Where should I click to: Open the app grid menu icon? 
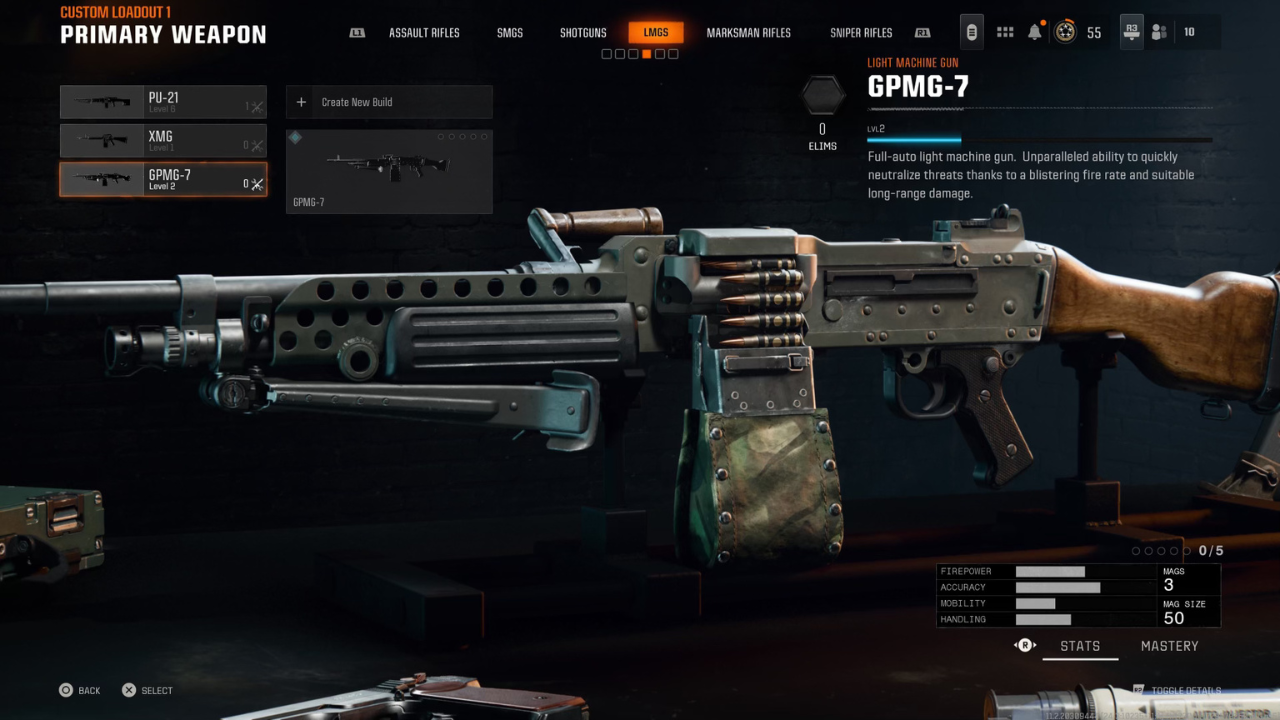pos(1004,31)
